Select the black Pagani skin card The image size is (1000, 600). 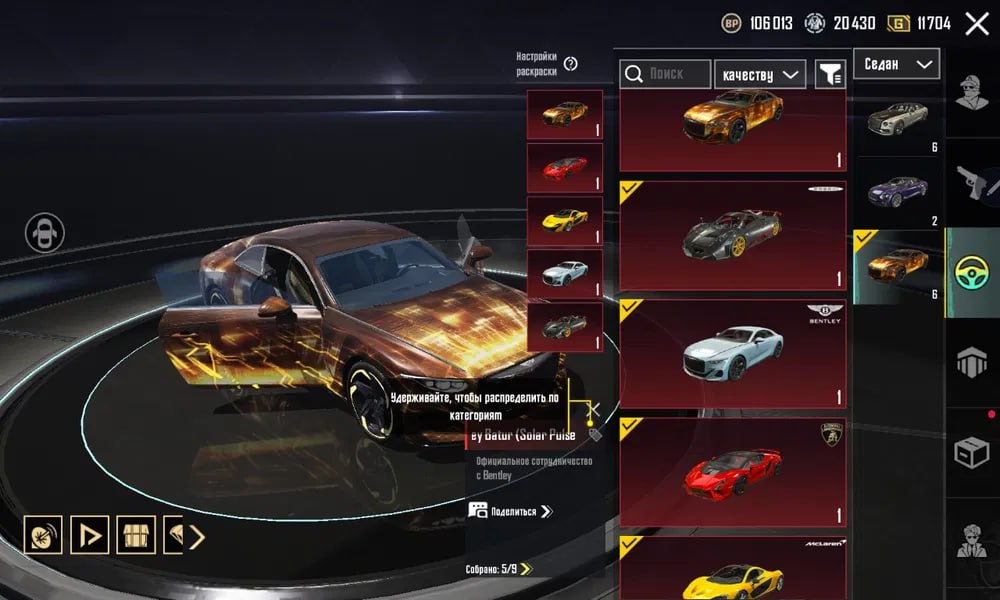732,236
